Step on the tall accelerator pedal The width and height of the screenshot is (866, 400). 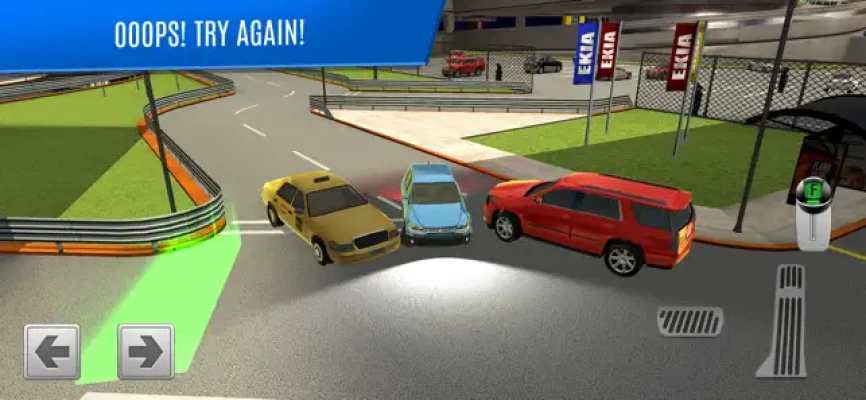tap(783, 320)
